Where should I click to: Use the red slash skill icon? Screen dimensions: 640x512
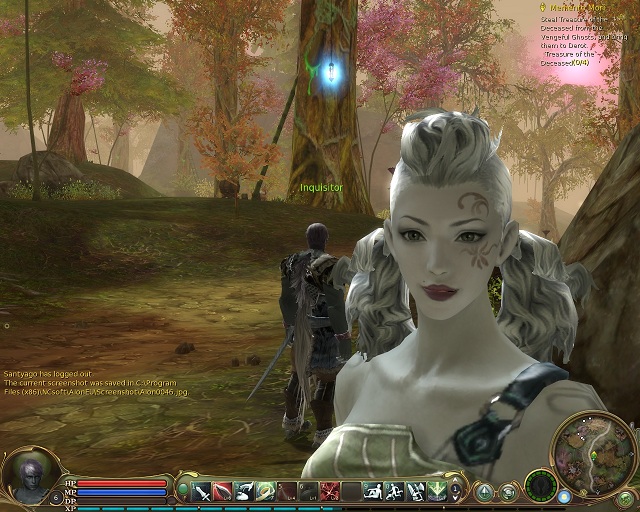tap(223, 491)
